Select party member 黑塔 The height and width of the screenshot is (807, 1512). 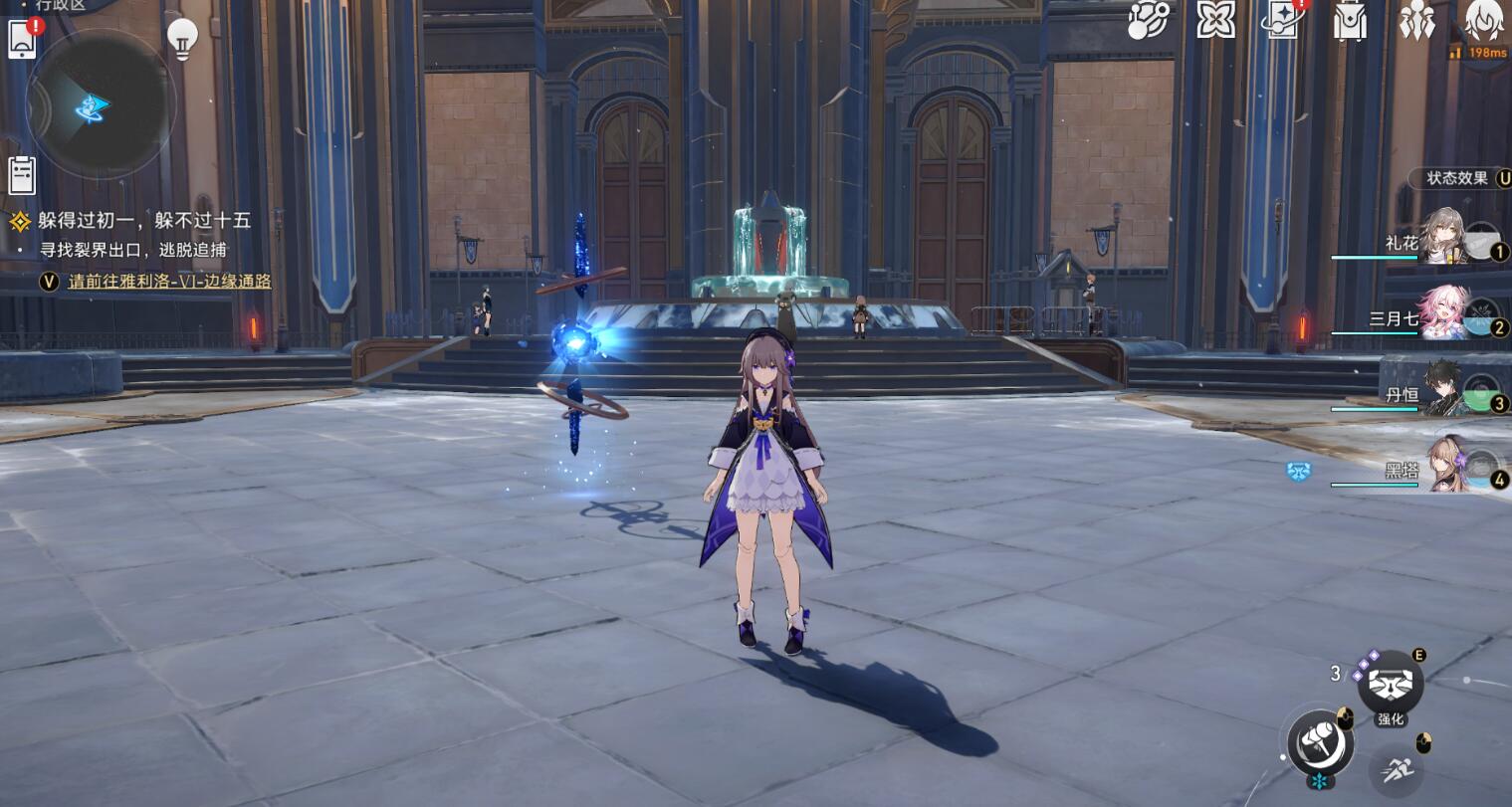tap(1443, 466)
